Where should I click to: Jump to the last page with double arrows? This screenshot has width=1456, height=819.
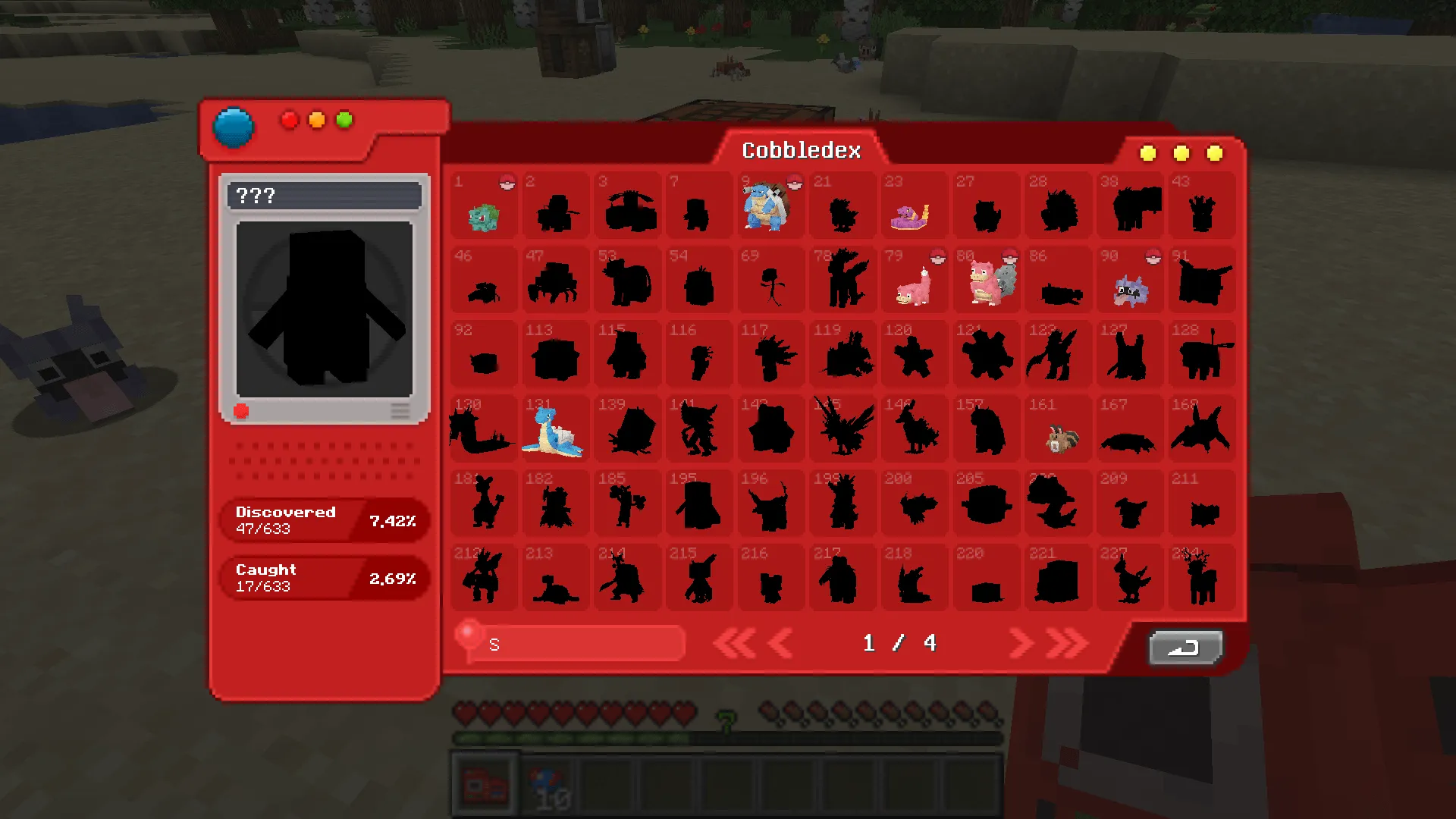1056,642
